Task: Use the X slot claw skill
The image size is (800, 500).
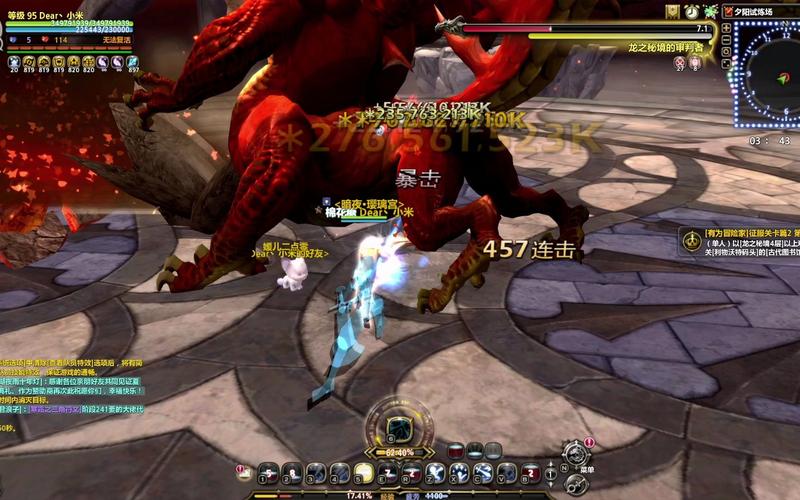Action: click(x=460, y=472)
